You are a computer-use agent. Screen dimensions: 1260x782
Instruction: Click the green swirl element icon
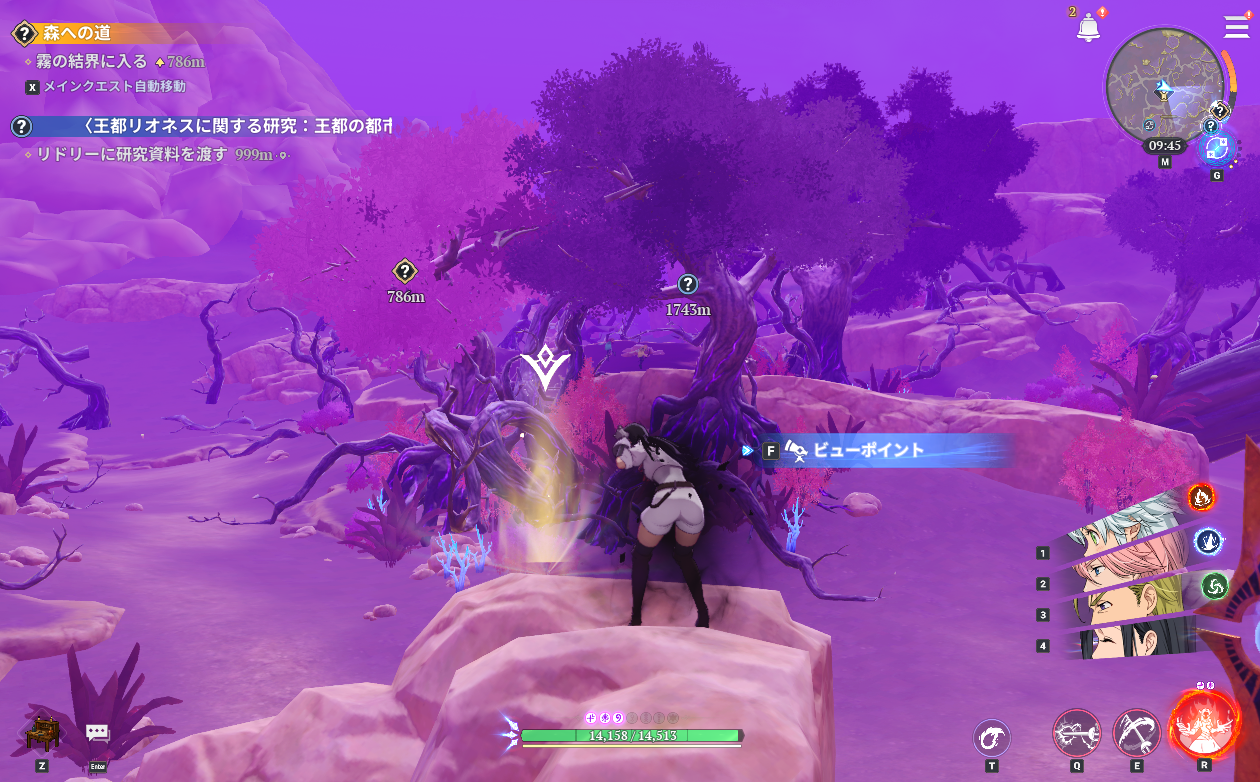click(x=1214, y=586)
